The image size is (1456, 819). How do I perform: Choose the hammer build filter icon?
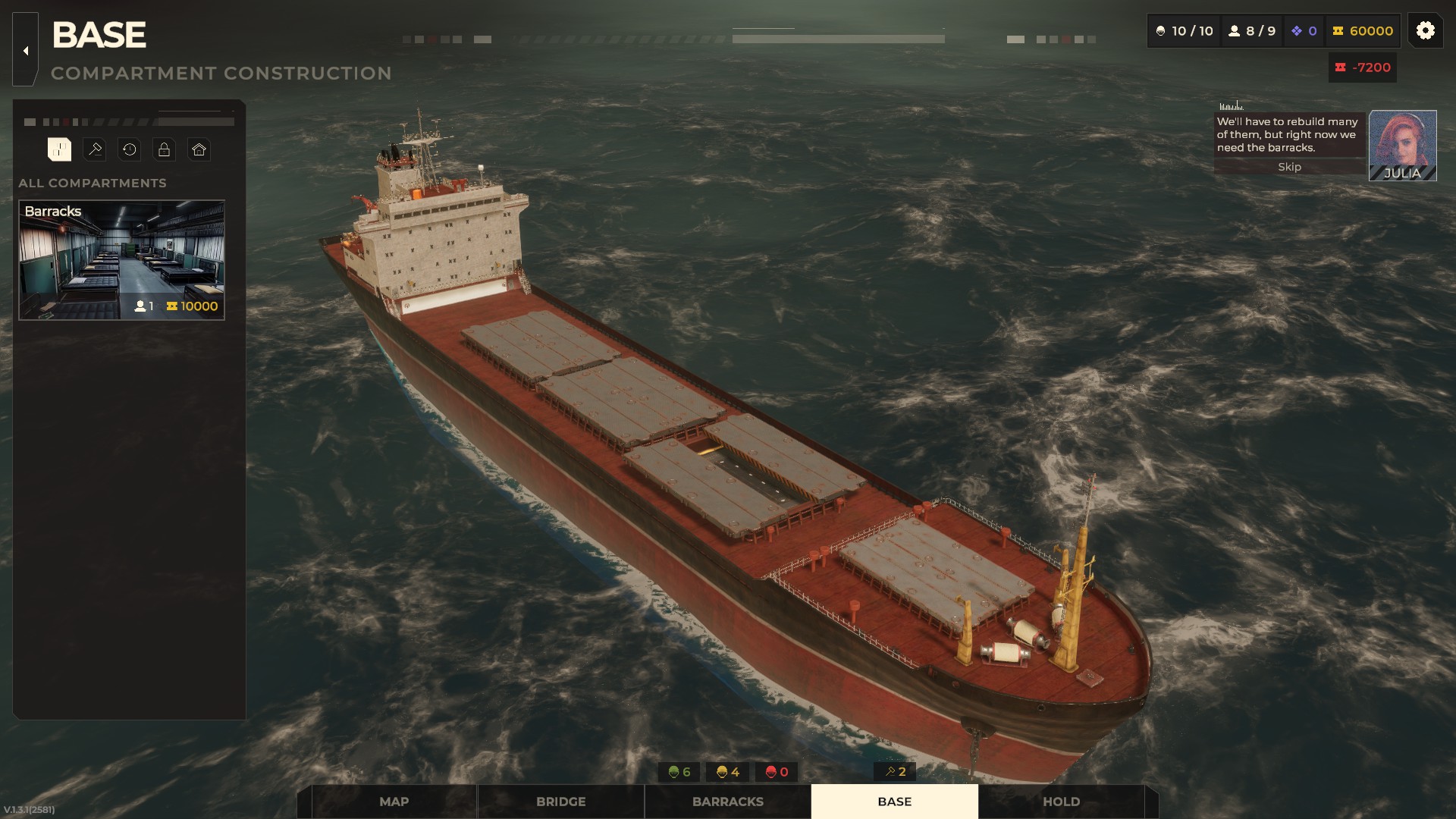click(x=95, y=149)
